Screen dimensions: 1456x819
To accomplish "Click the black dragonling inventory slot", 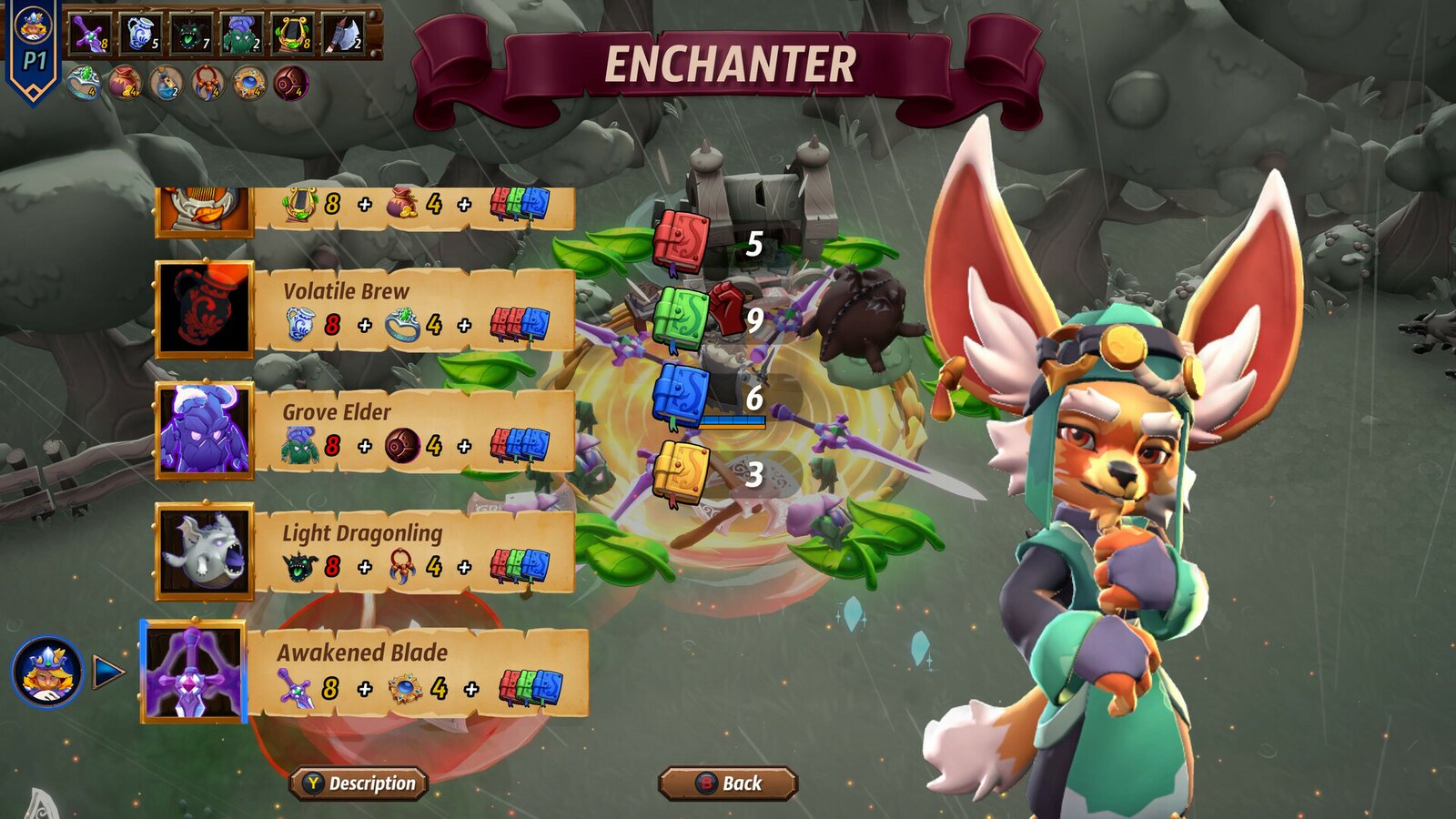I will pyautogui.click(x=191, y=34).
